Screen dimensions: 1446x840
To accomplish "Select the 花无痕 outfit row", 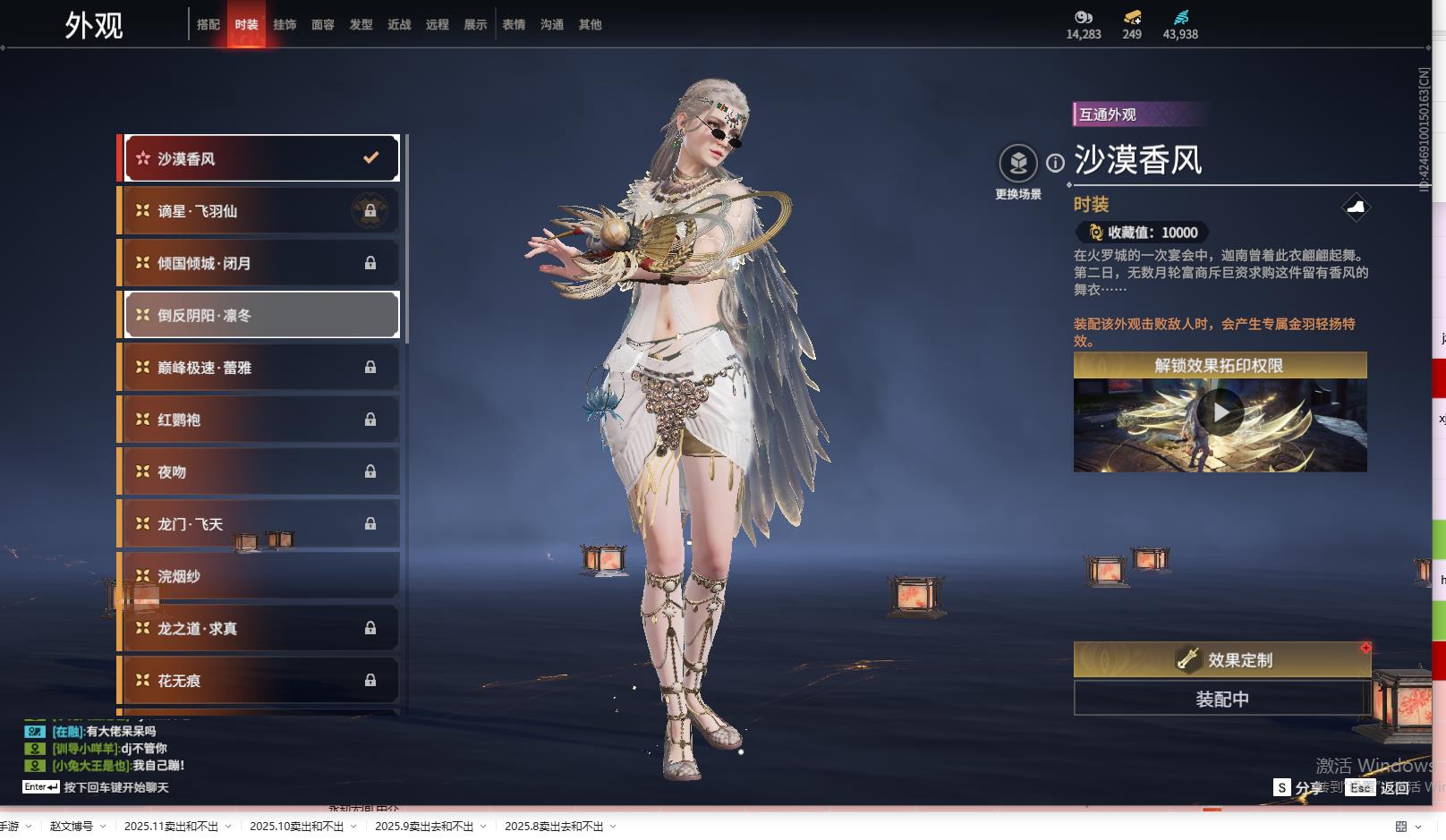I will [260, 681].
